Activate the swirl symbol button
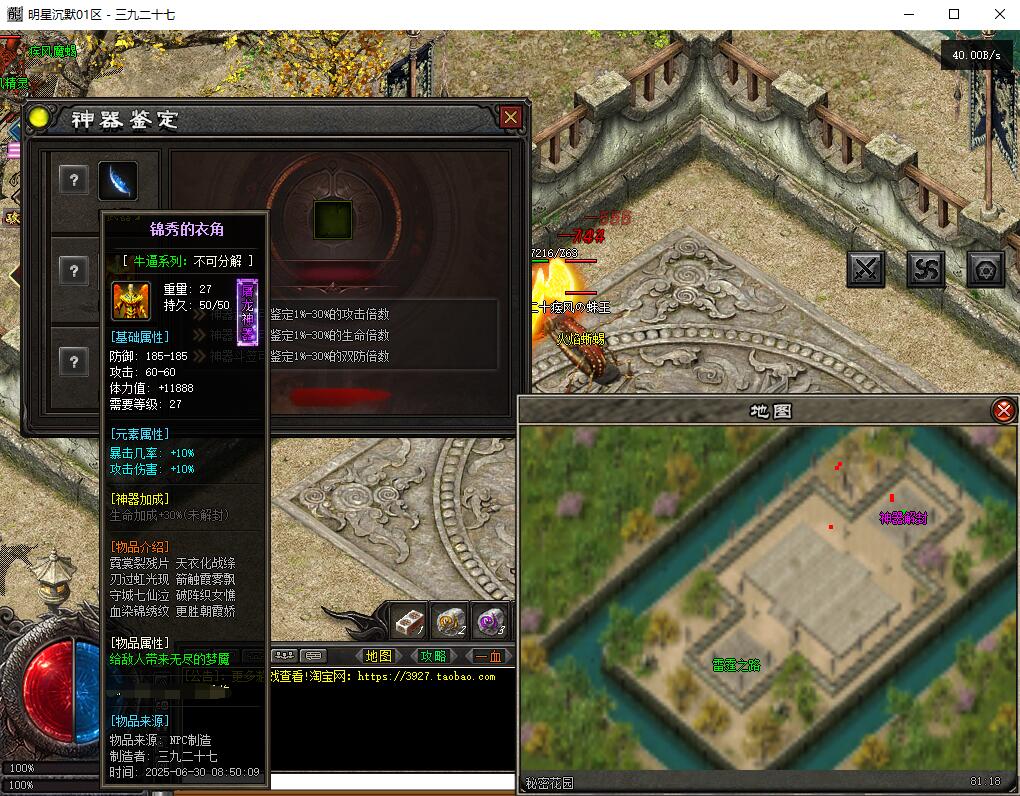The width and height of the screenshot is (1020, 796). point(926,268)
